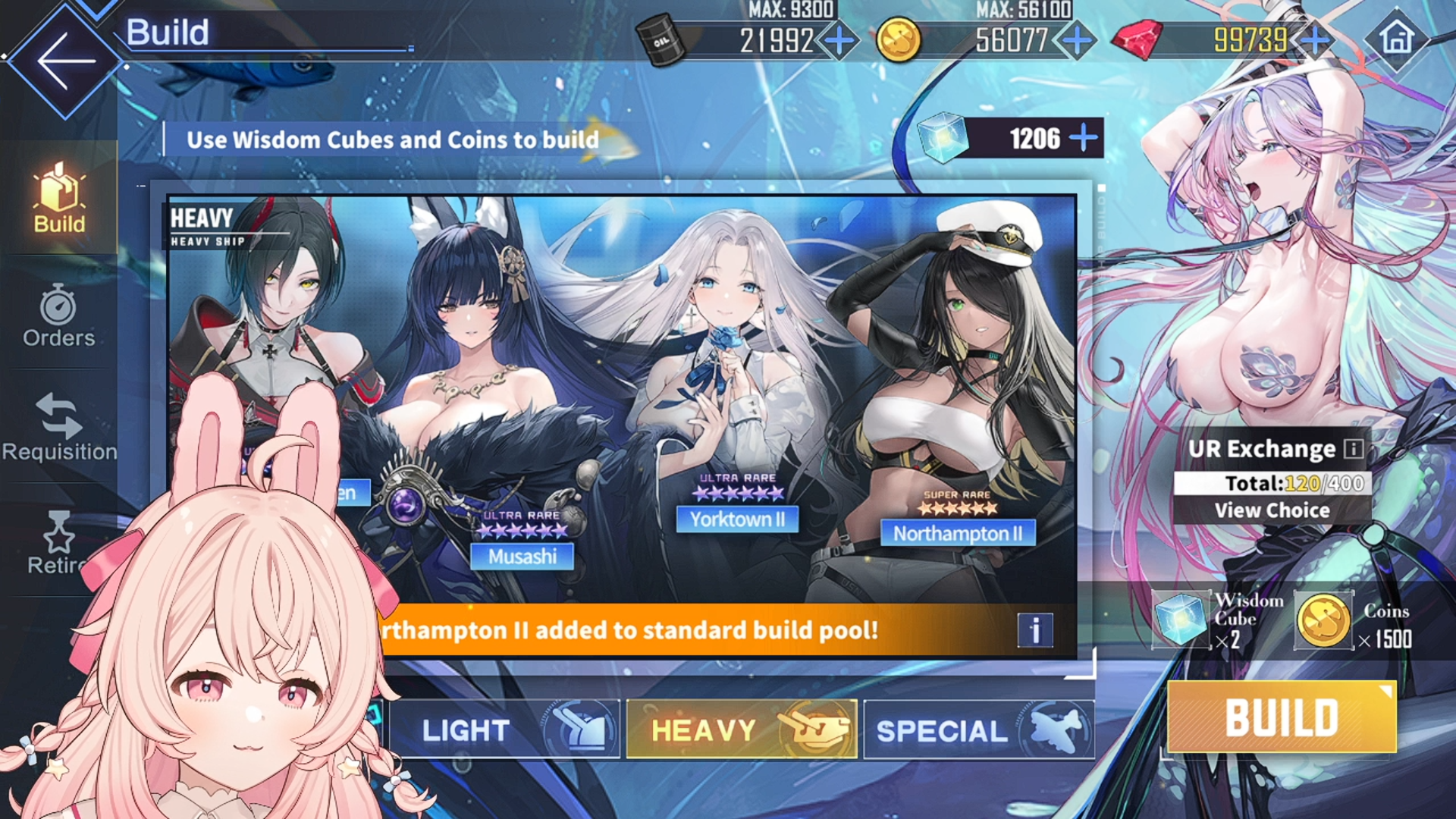Viewport: 1456px width, 819px height.
Task: Switch to the LIGHT build tab
Action: pos(504,730)
